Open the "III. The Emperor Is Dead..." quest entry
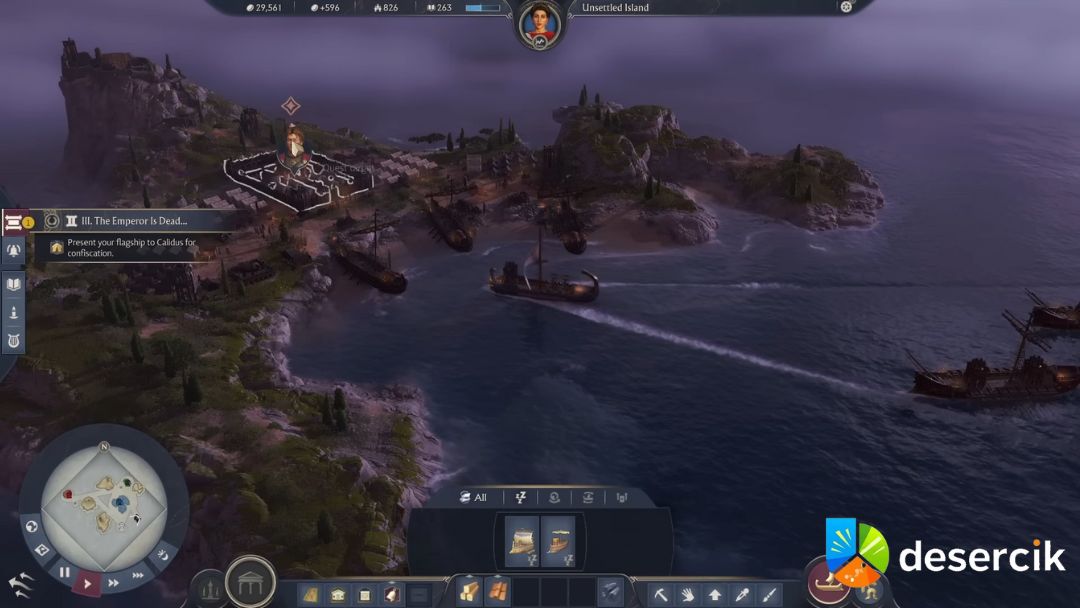 126,221
